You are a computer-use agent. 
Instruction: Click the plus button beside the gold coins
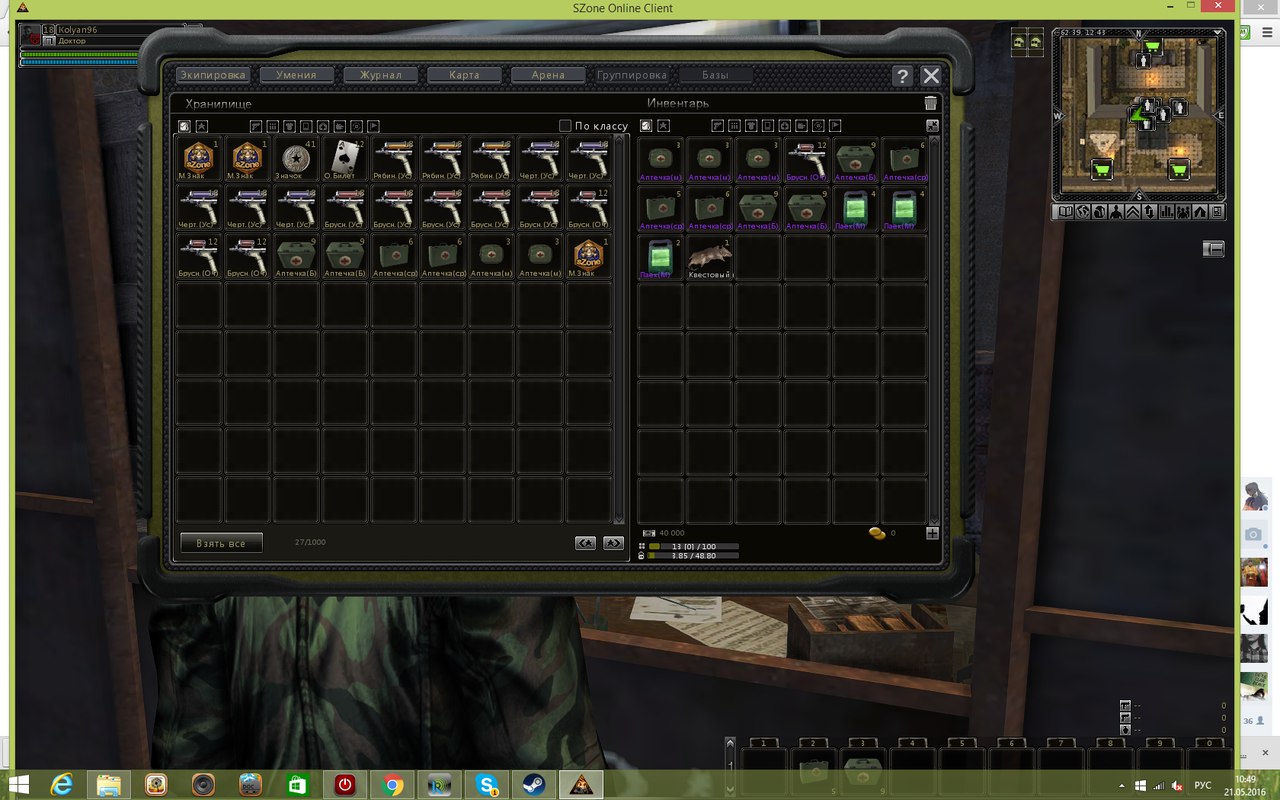pyautogui.click(x=932, y=534)
